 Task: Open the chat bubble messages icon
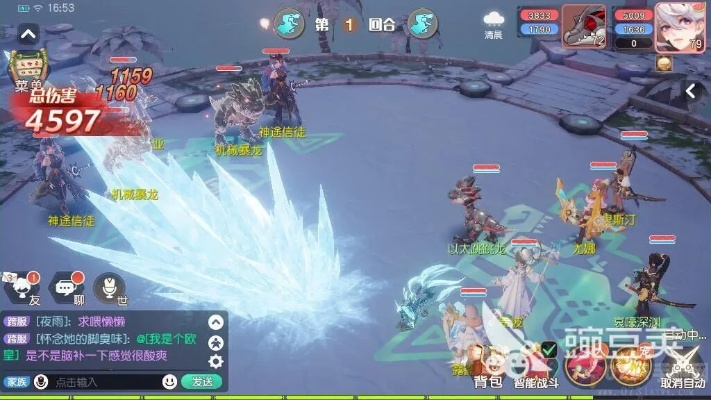coord(67,288)
